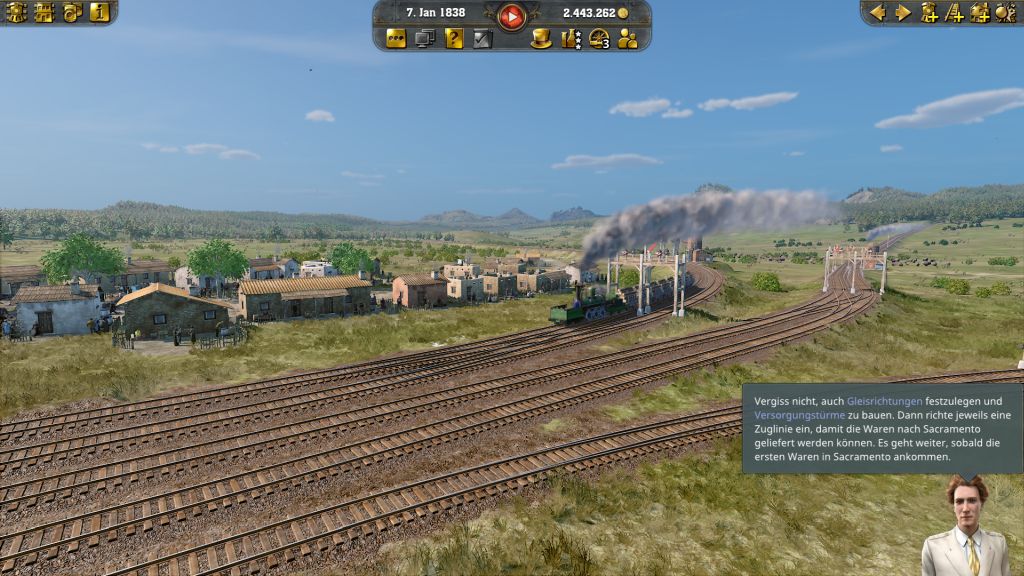
Task: Open the checkmark tasks icon
Action: 483,39
